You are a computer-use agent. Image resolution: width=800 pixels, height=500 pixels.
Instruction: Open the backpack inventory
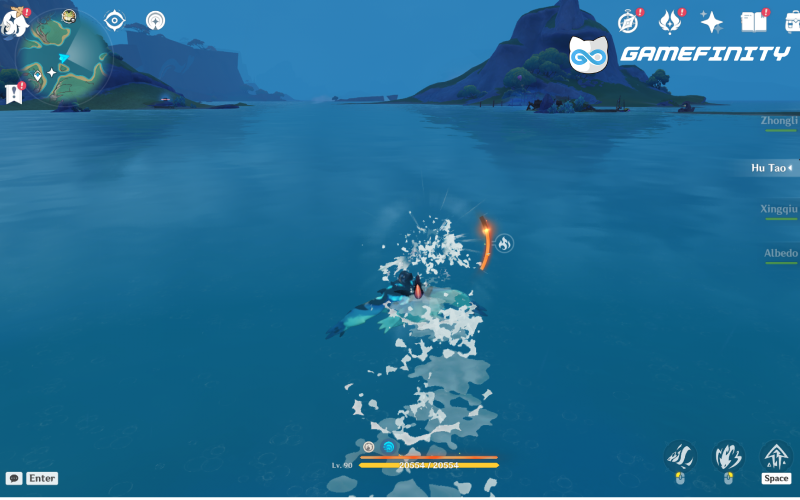(792, 22)
